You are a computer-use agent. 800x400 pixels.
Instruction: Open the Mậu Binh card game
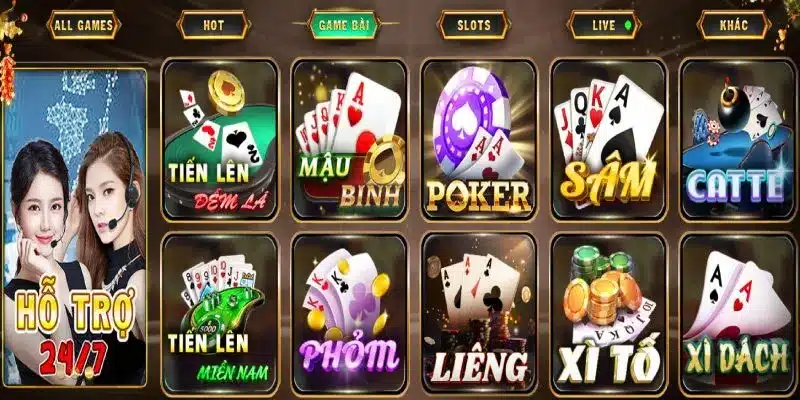pyautogui.click(x=348, y=138)
